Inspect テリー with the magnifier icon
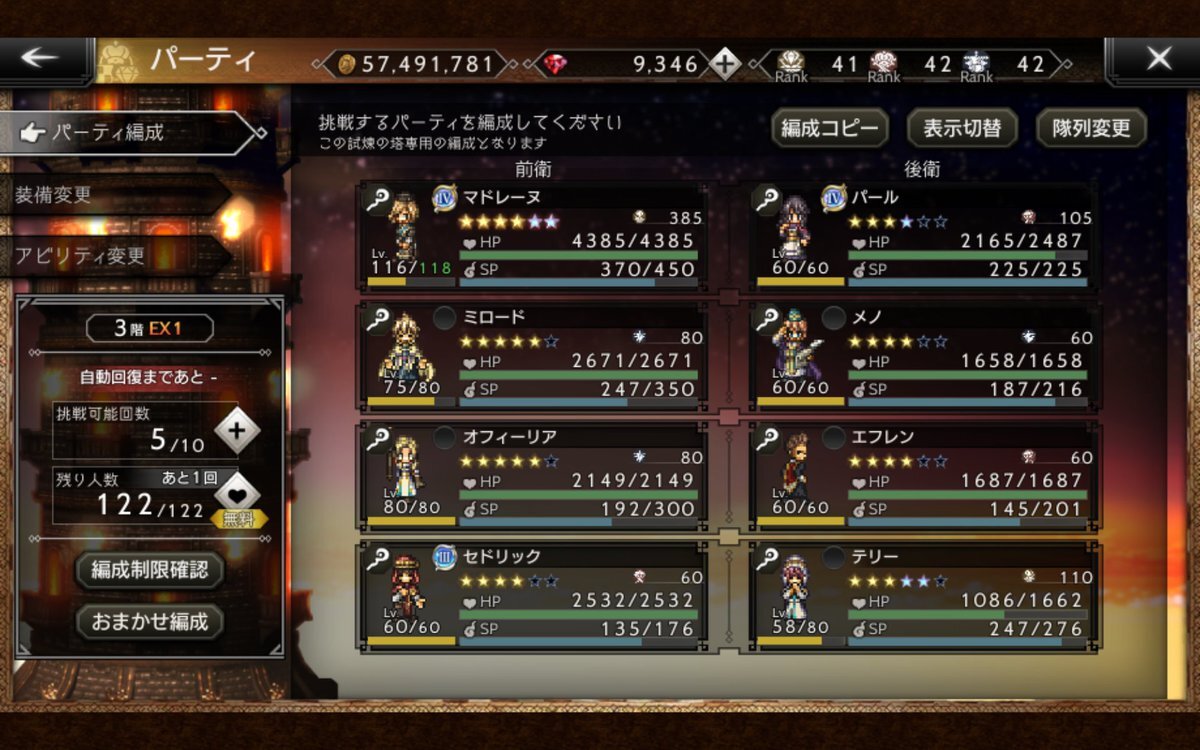 tap(768, 558)
